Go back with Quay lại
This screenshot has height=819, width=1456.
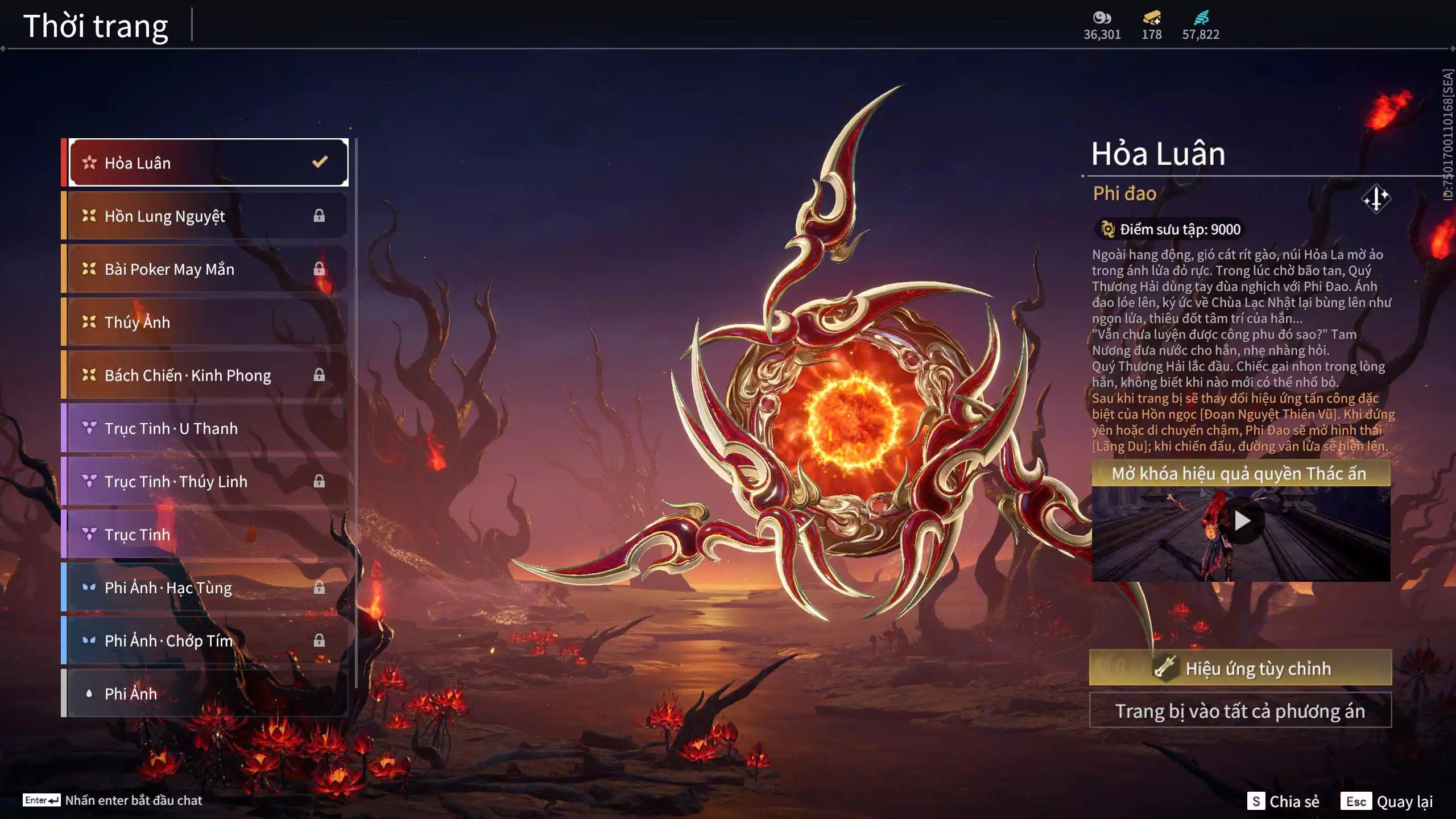click(x=1387, y=801)
